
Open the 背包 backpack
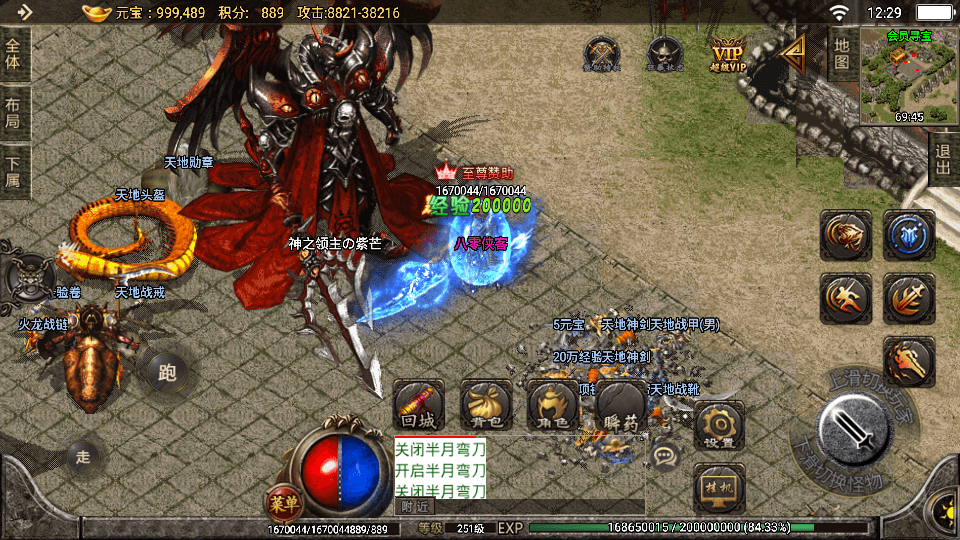486,406
